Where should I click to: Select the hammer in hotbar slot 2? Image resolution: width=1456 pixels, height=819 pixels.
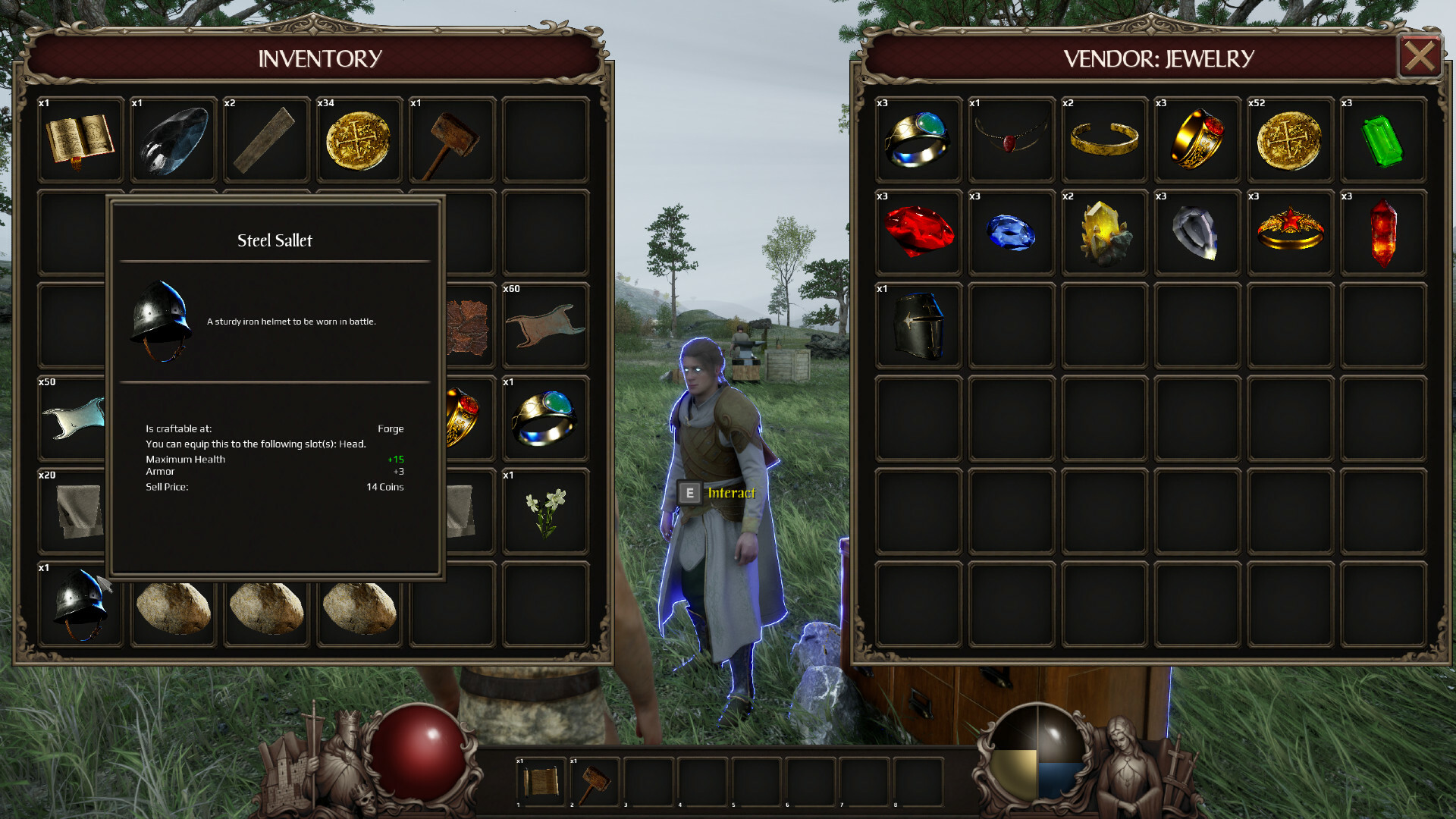click(595, 781)
